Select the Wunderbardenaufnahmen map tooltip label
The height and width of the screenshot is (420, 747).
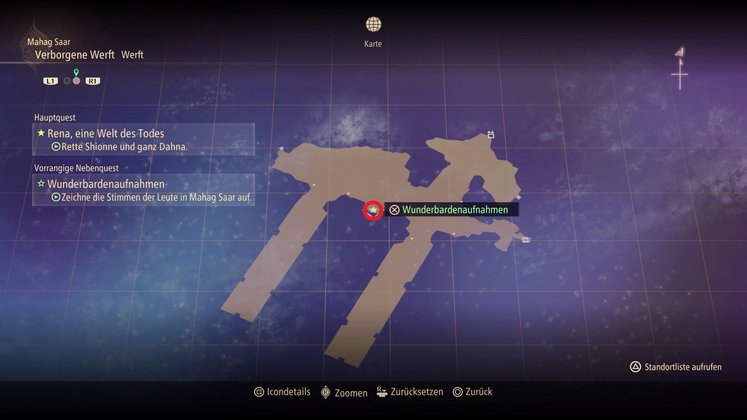[454, 210]
